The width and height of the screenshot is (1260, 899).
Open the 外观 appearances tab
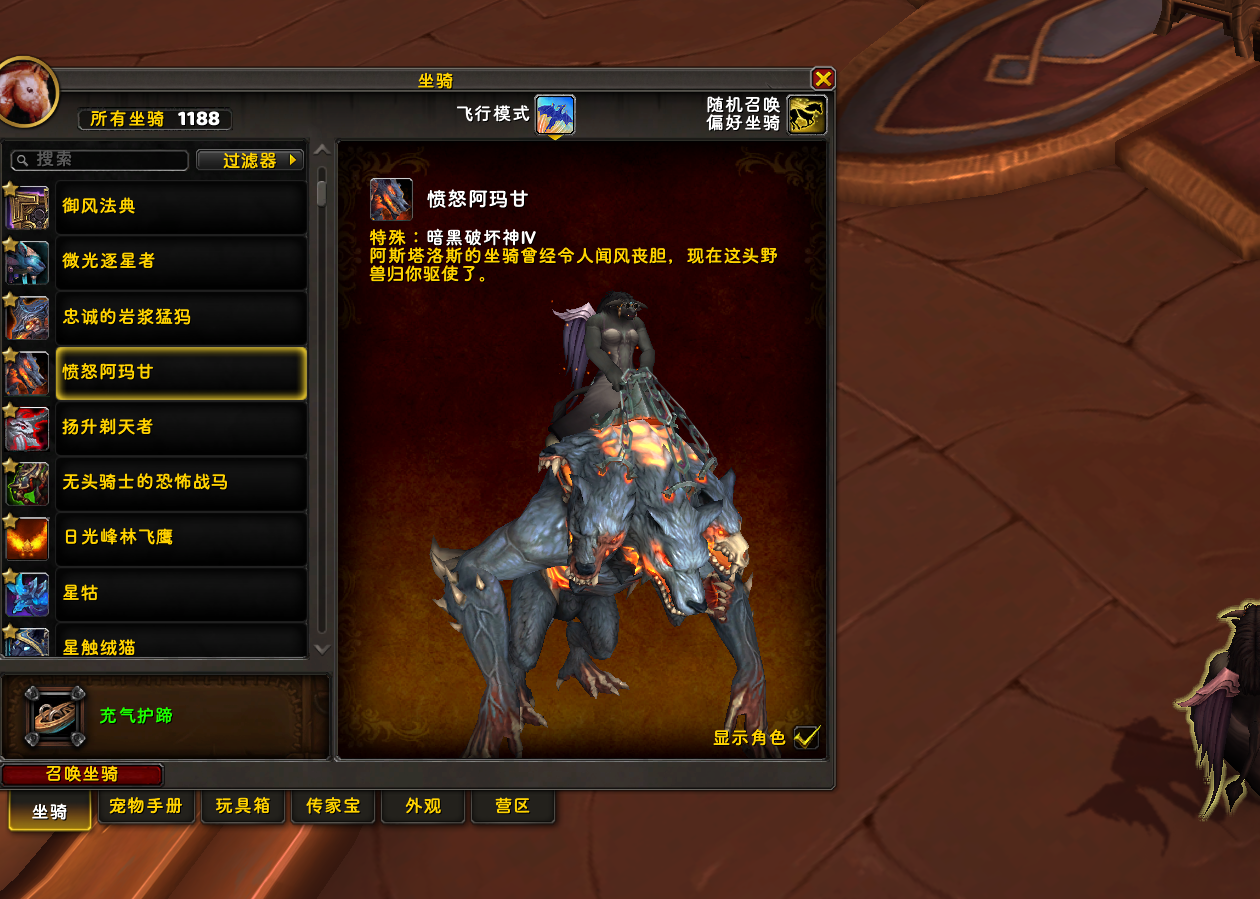pyautogui.click(x=423, y=806)
